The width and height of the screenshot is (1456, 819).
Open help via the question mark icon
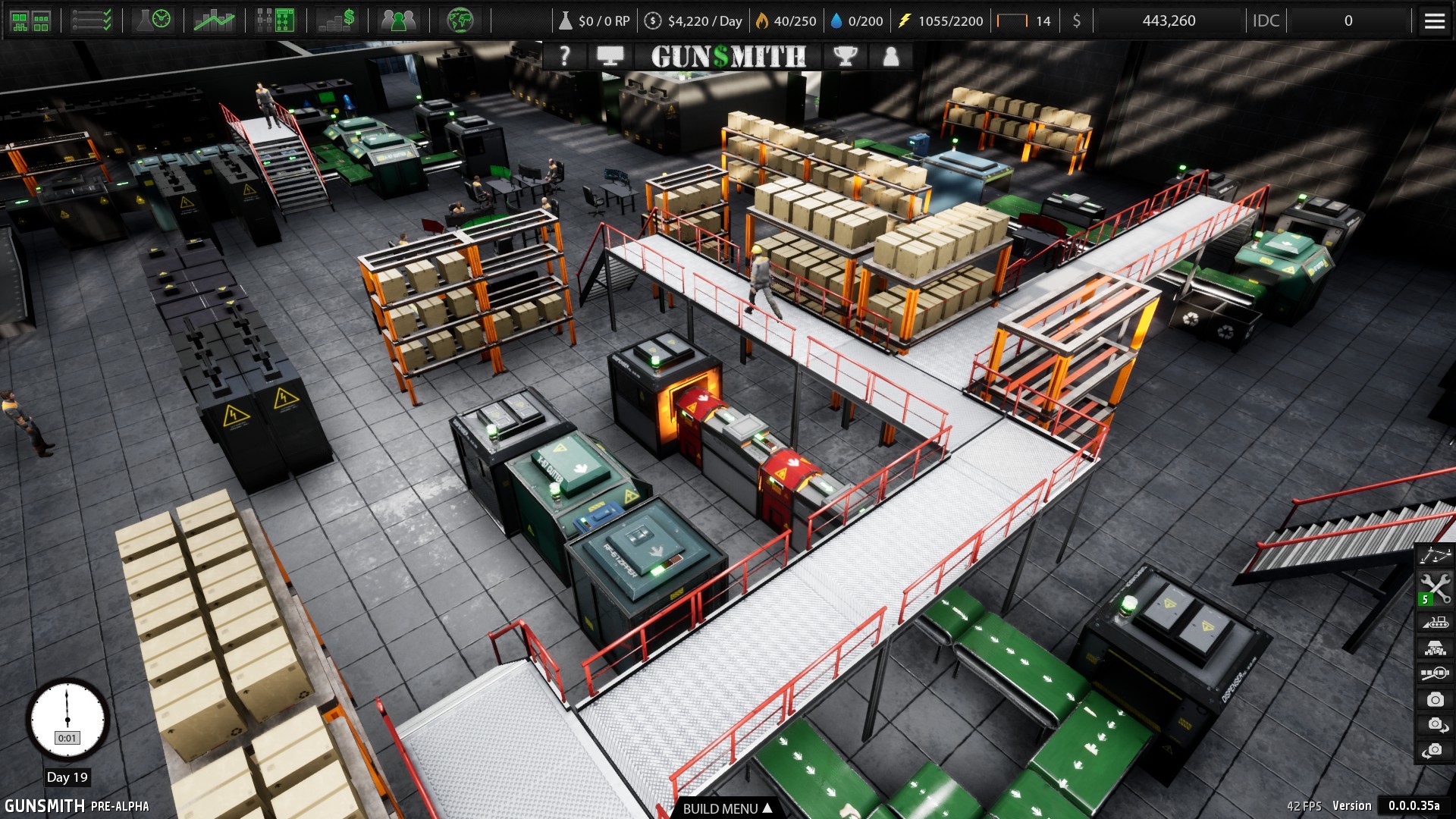click(x=565, y=55)
